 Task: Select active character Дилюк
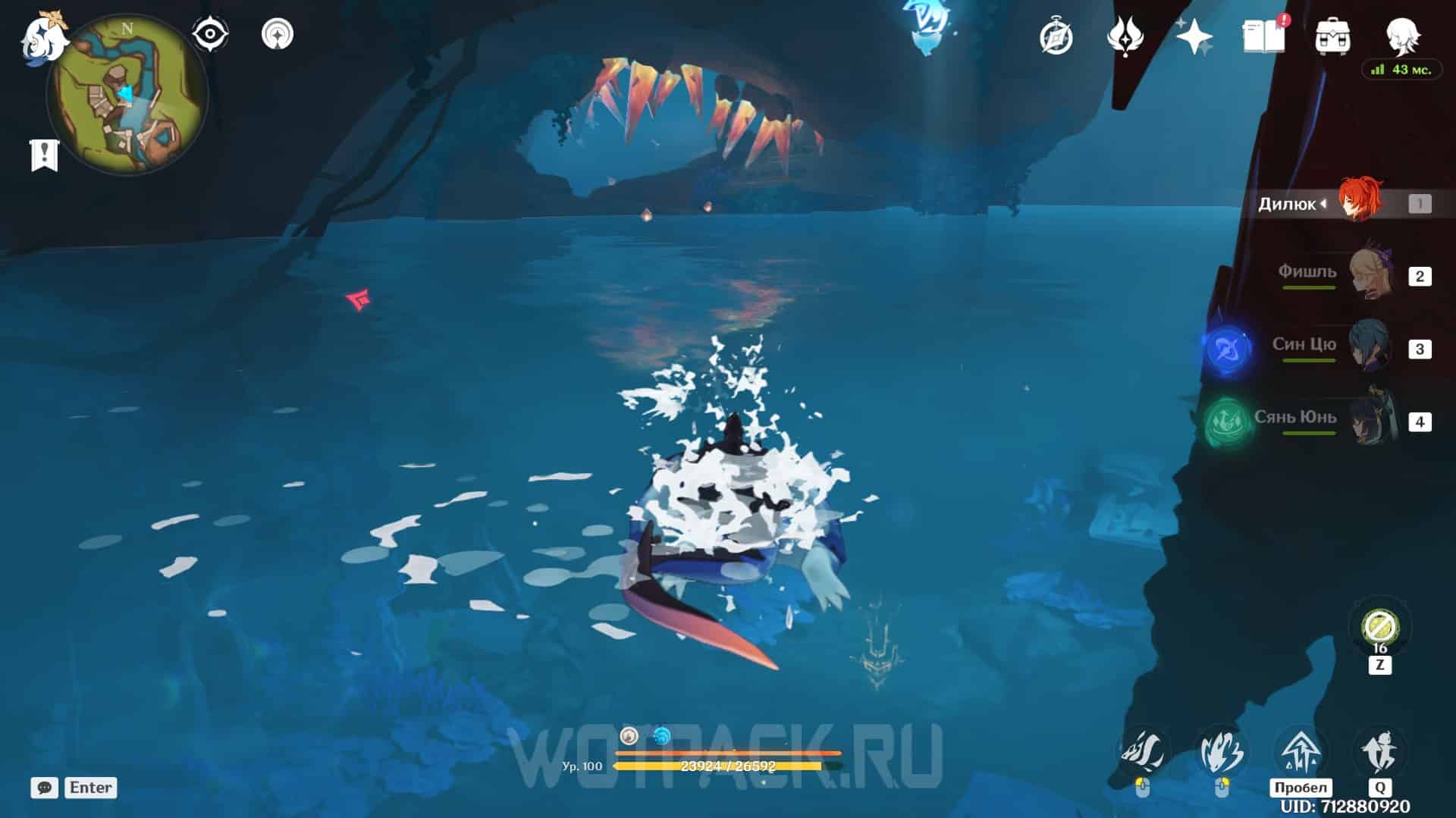coord(1357,202)
